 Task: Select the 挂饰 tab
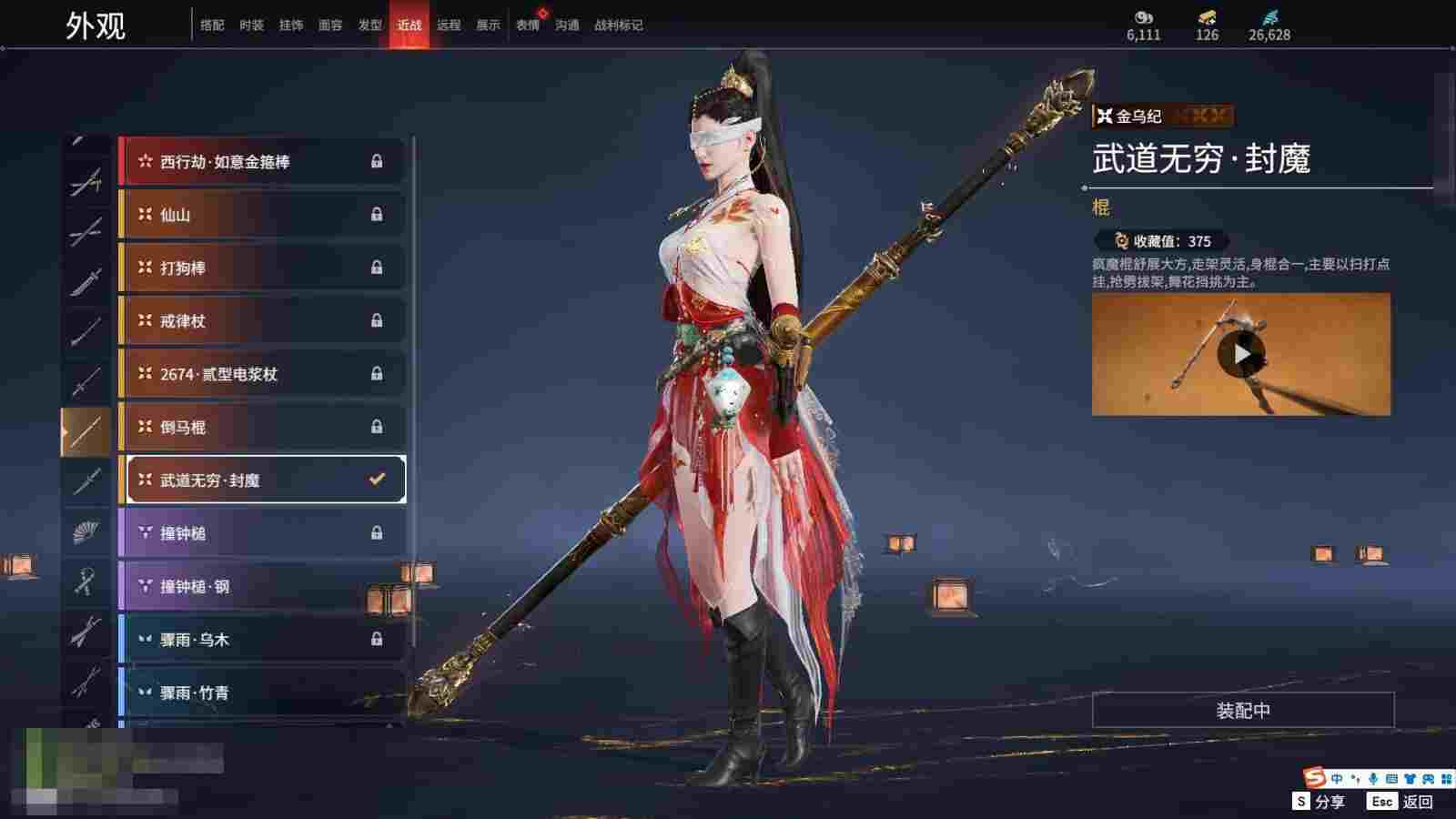pyautogui.click(x=291, y=25)
